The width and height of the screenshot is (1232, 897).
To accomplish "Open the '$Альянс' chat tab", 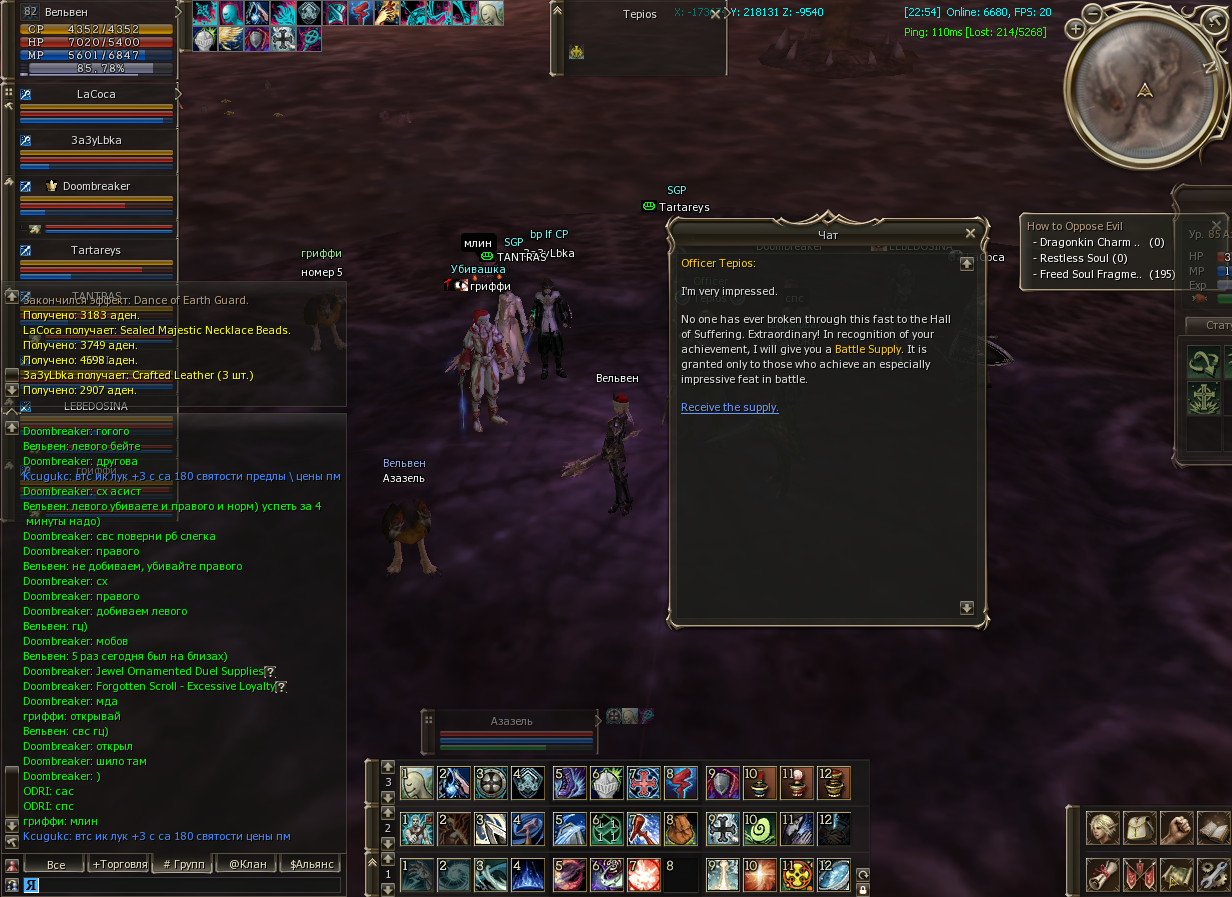I will [310, 864].
